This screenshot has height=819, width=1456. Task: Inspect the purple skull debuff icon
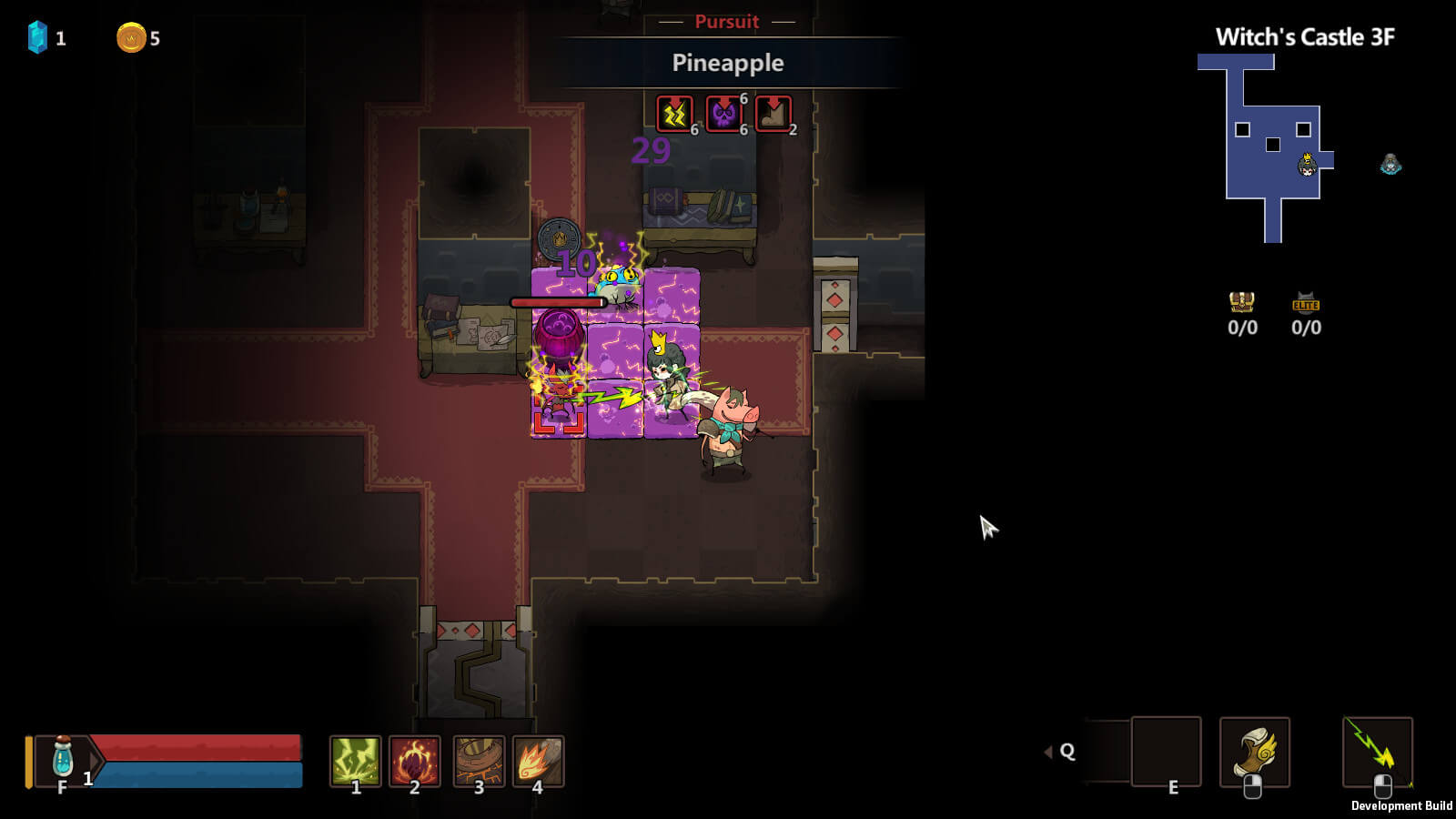[723, 115]
